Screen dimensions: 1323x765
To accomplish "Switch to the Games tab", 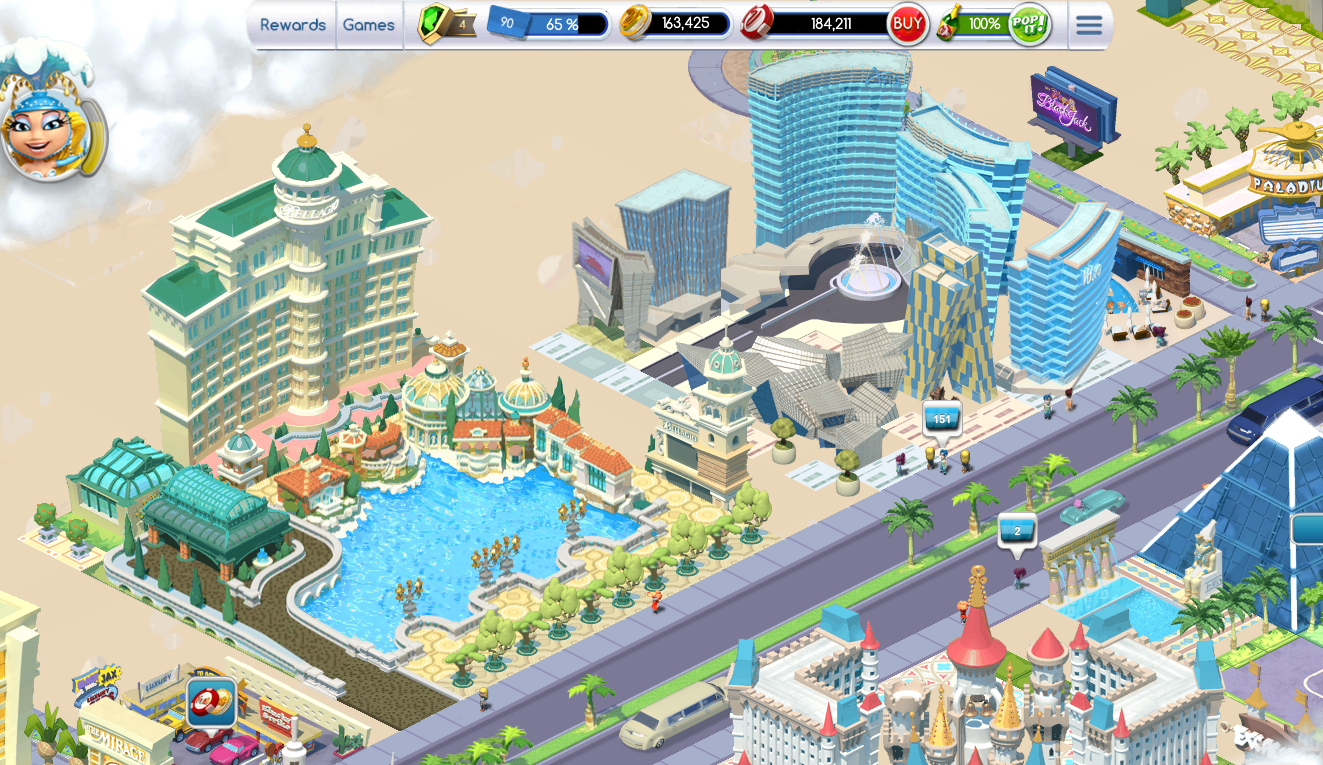I will point(368,25).
